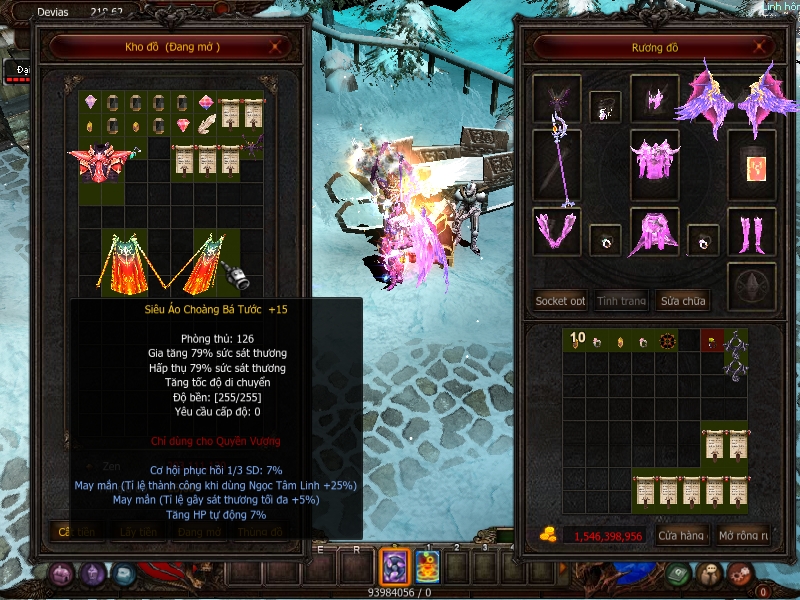Select the equipped pink helmet slot
The image size is (800, 600).
pyautogui.click(x=655, y=100)
